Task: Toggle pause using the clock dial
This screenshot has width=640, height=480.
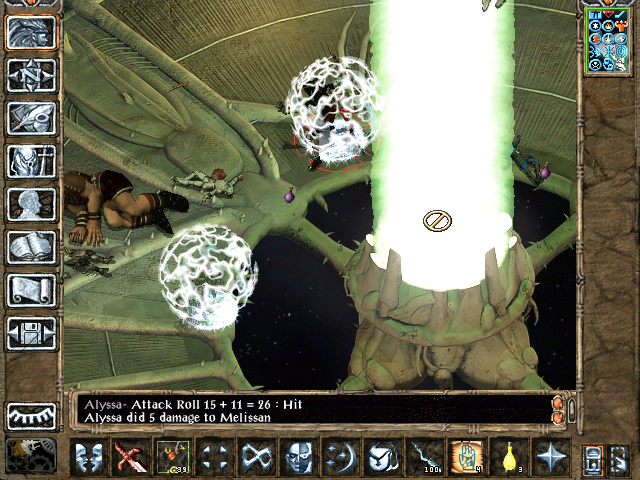Action: (x=30, y=455)
